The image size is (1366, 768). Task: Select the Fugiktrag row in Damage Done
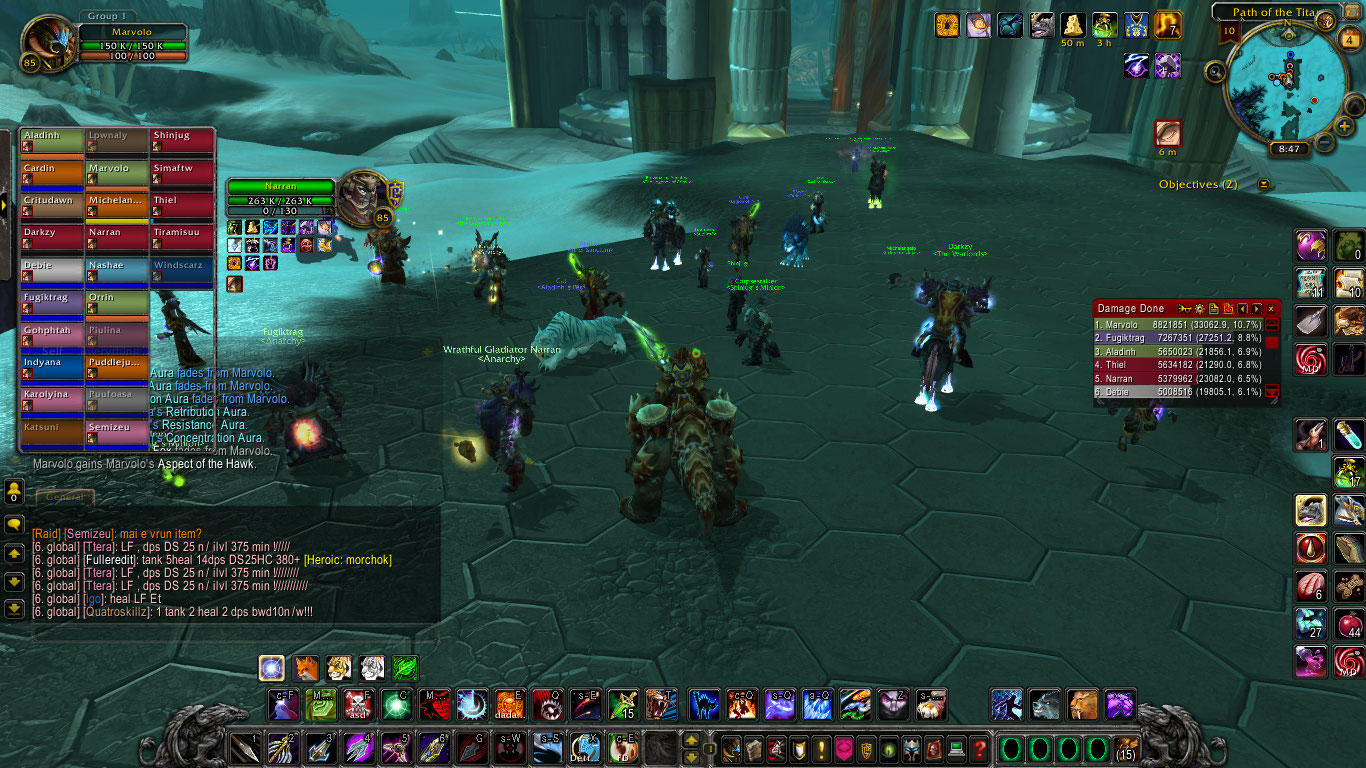(x=1178, y=338)
